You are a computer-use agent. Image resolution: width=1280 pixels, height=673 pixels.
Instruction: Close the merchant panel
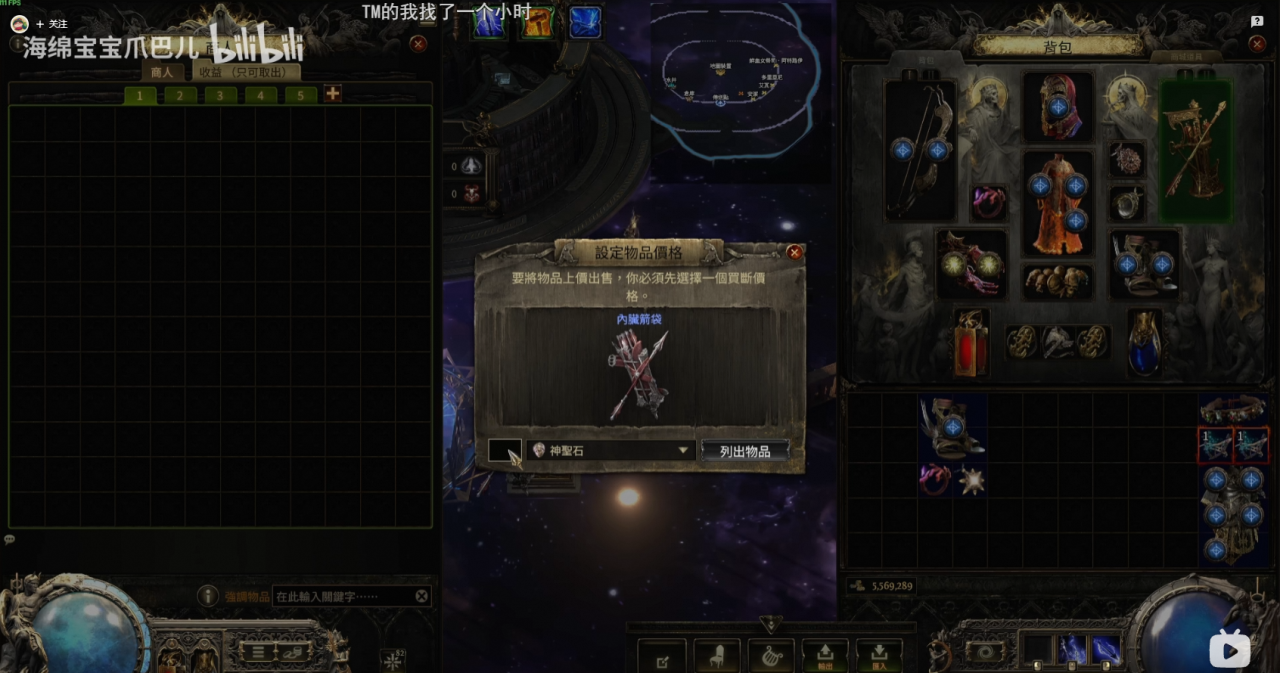click(x=418, y=44)
